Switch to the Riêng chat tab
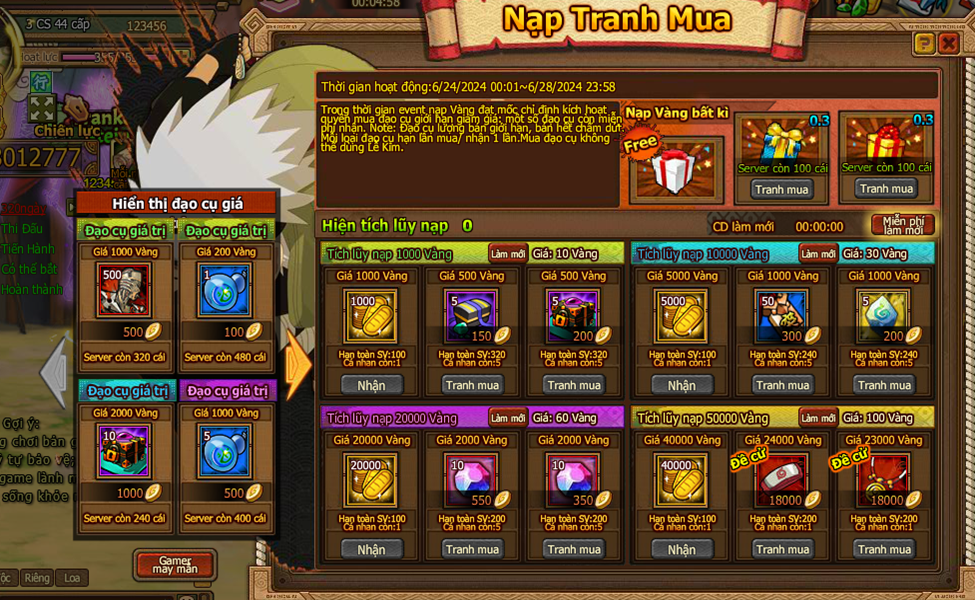Image resolution: width=975 pixels, height=600 pixels. (x=37, y=578)
